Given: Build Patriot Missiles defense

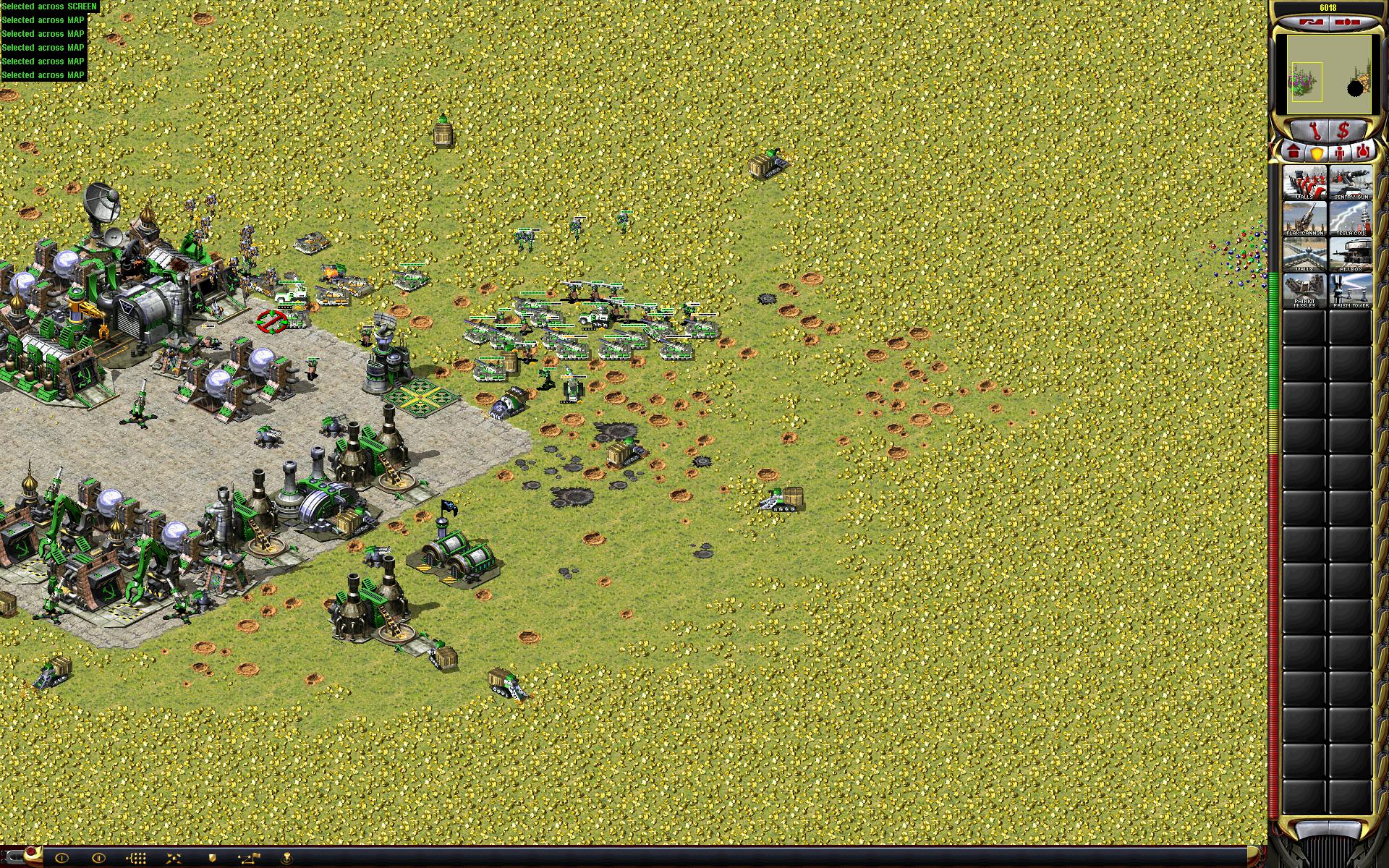Looking at the screenshot, I should 1304,291.
